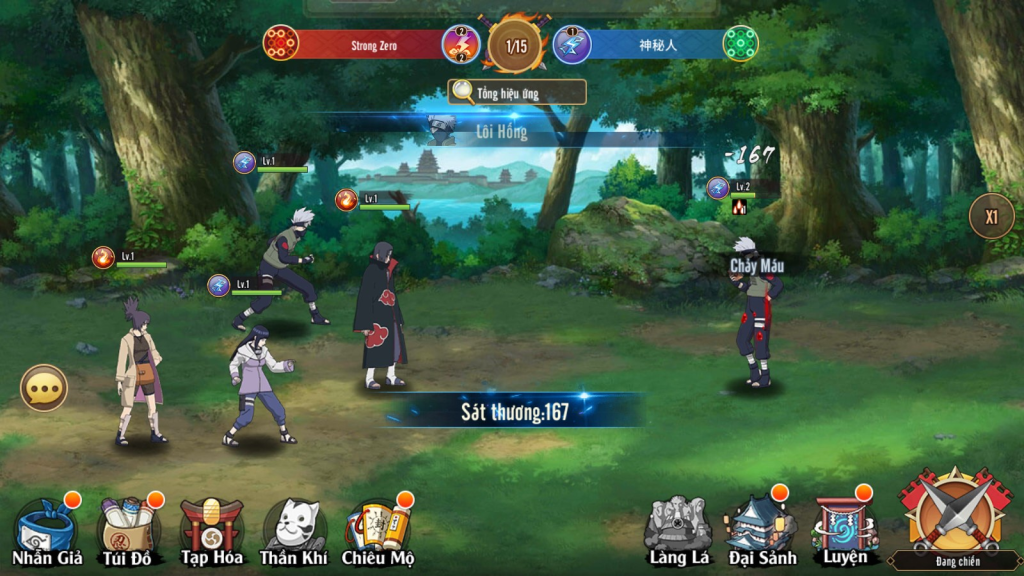Open the Luyện training menu
The height and width of the screenshot is (576, 1024).
coord(844,530)
